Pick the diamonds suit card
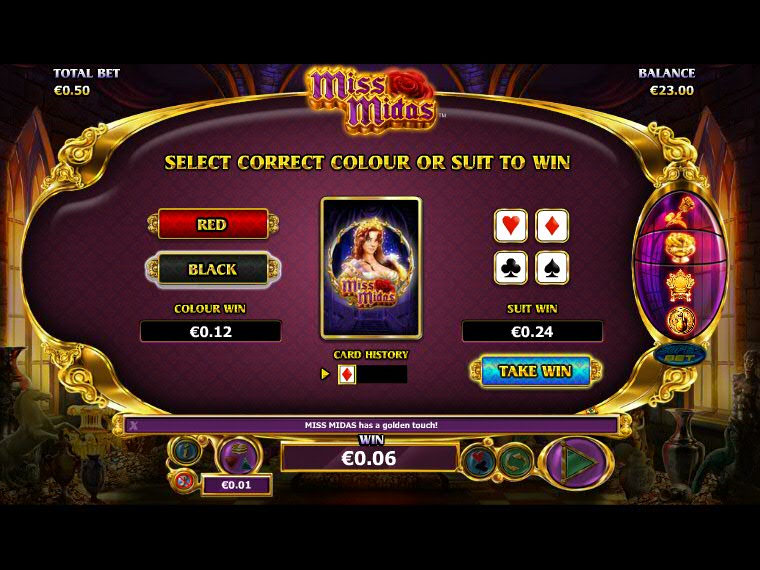This screenshot has width=760, height=570. coord(552,226)
